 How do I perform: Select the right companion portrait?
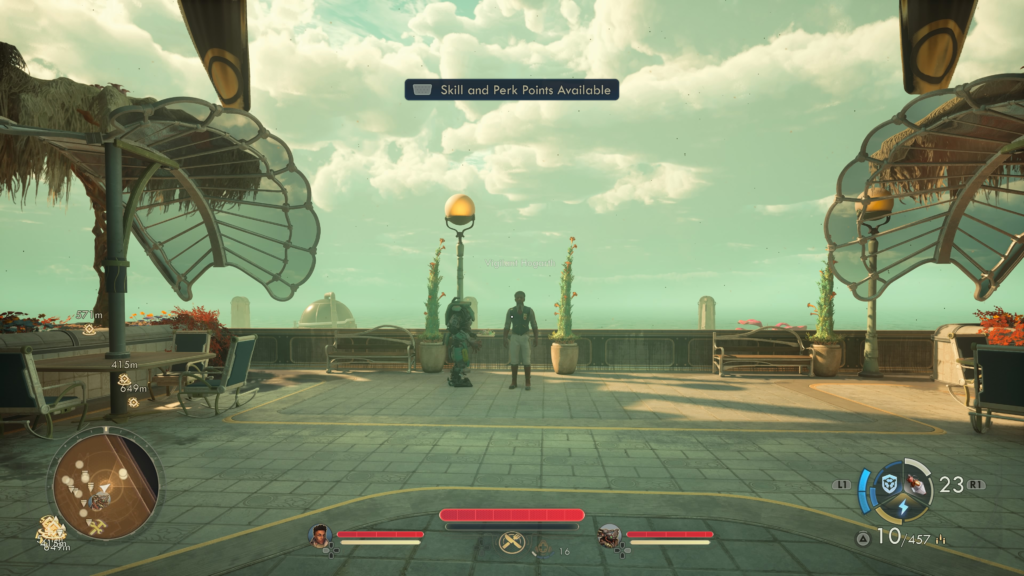pos(609,536)
